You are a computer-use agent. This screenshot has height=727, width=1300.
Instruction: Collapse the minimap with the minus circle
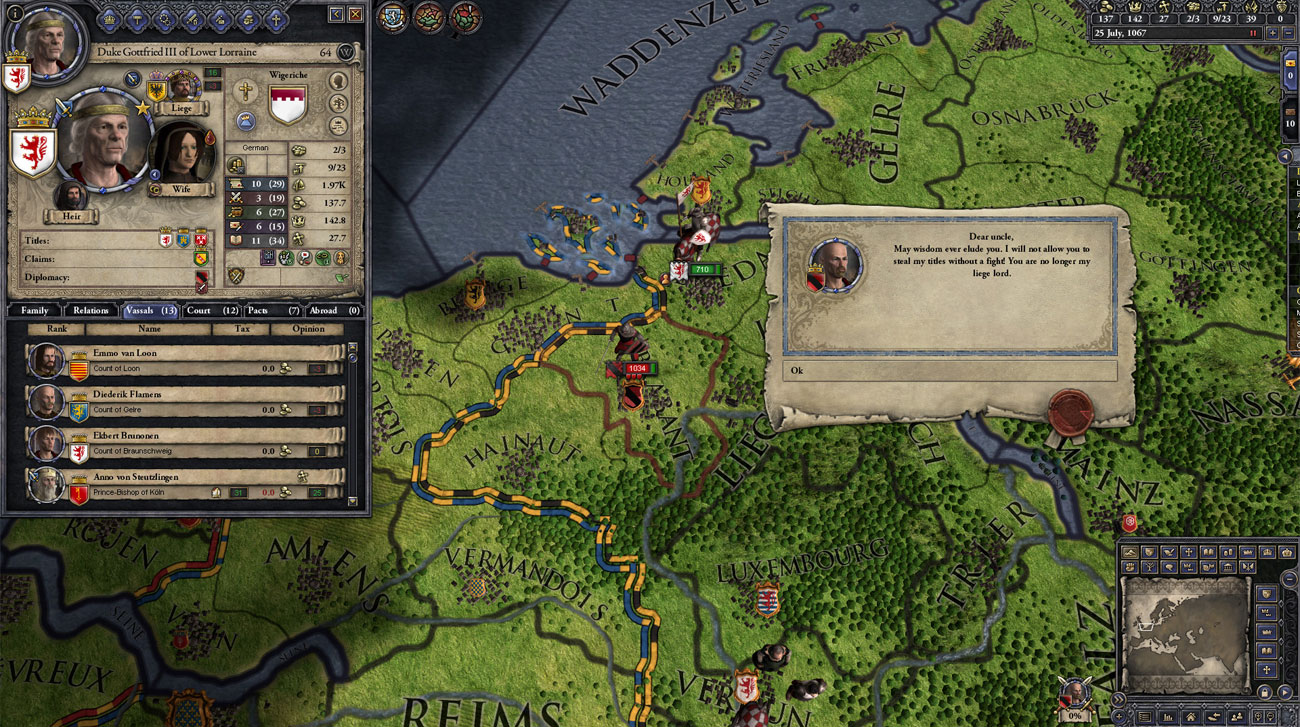(1289, 579)
